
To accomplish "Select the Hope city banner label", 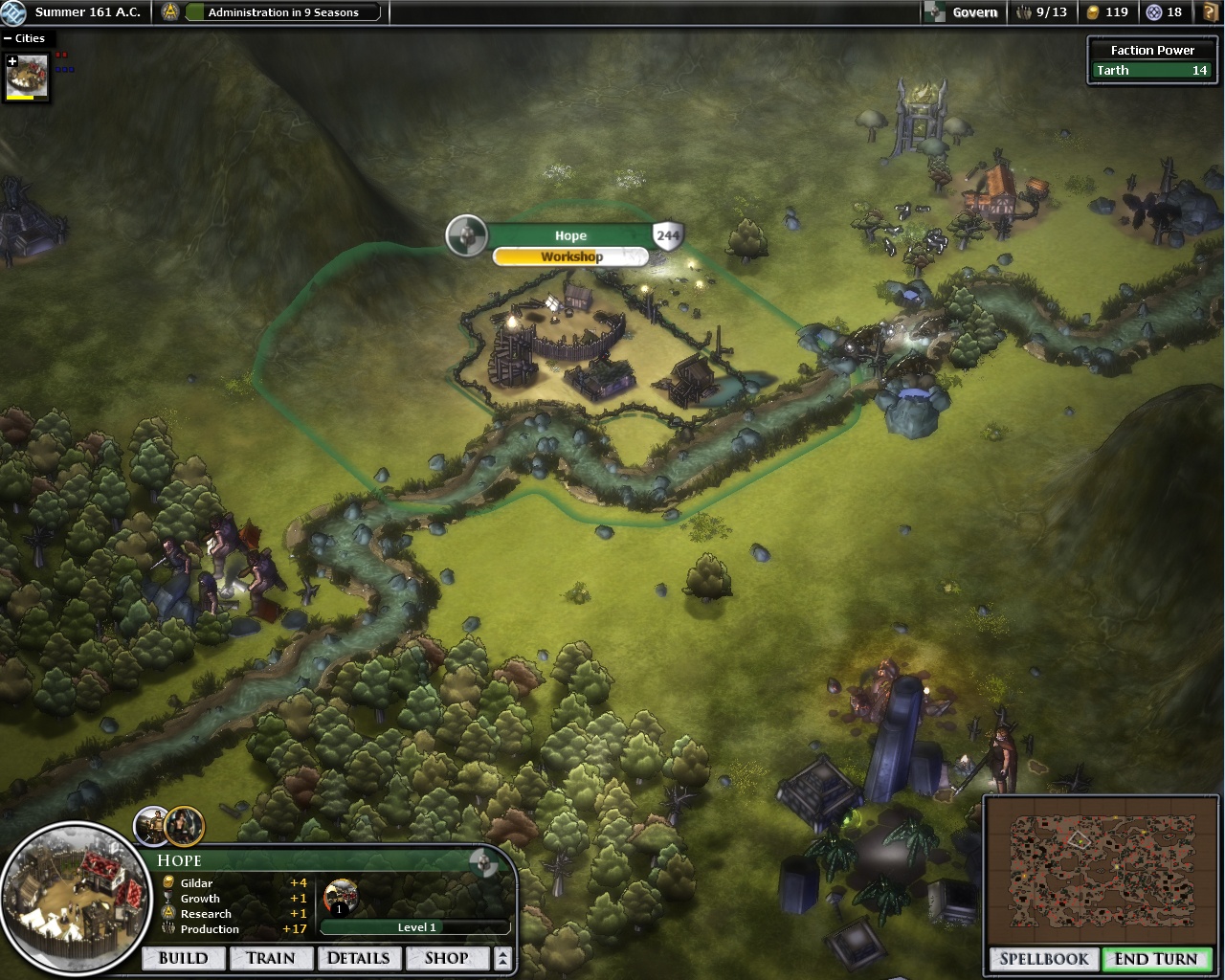I will (x=570, y=235).
